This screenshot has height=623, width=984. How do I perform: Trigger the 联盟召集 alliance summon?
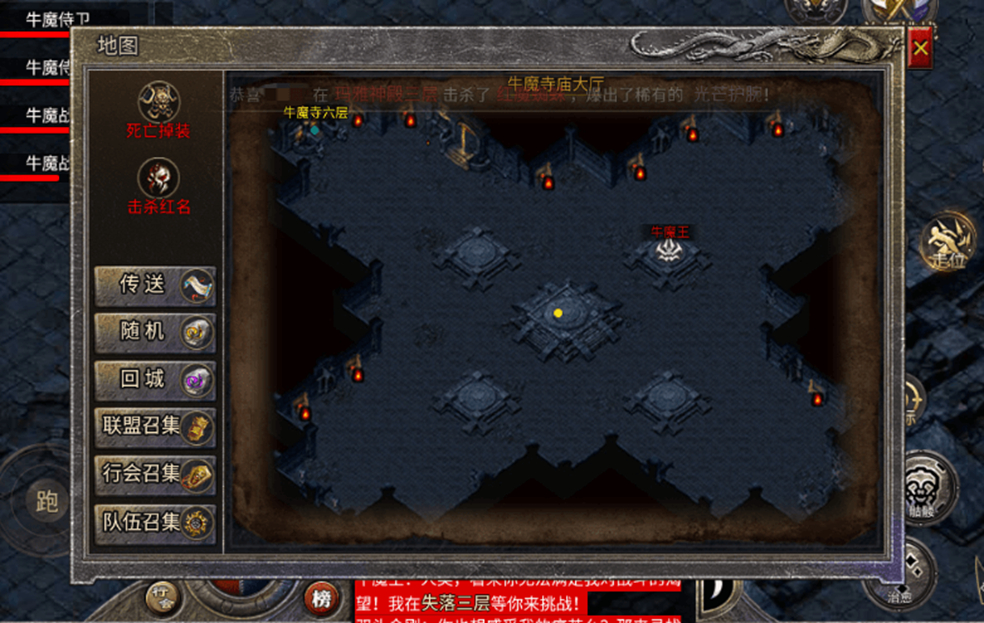coord(155,427)
